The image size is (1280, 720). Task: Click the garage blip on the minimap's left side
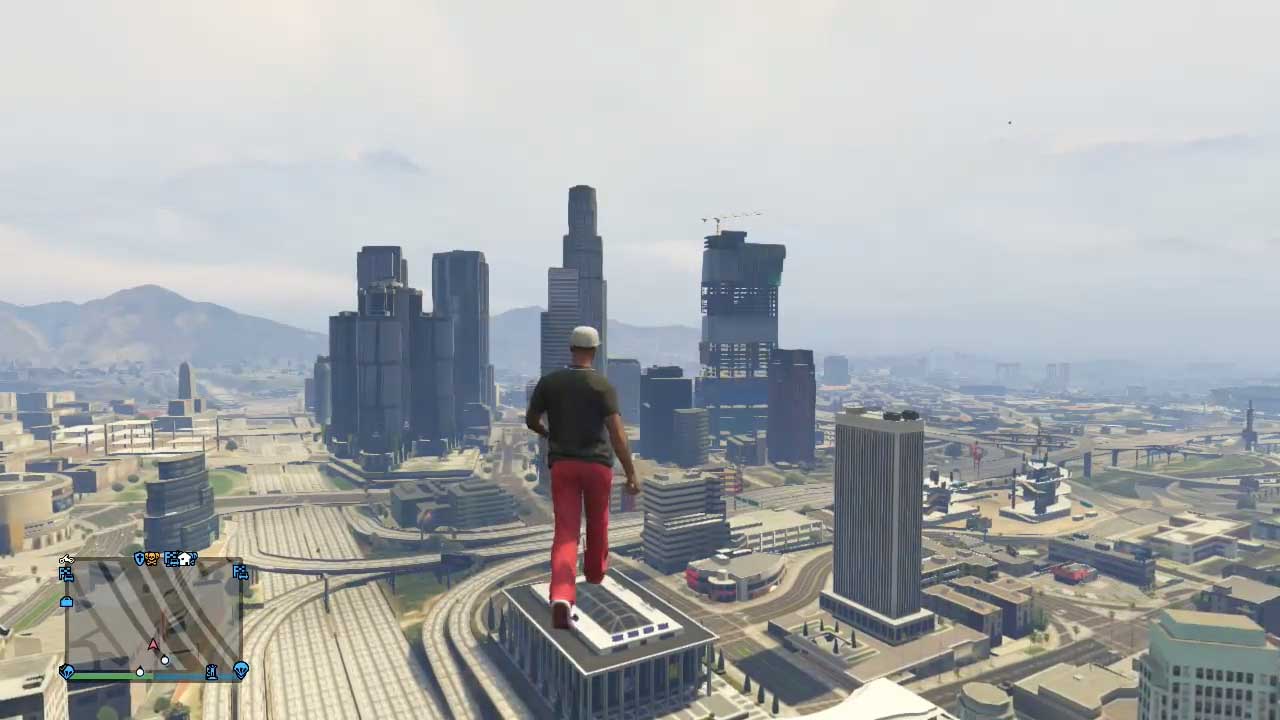pyautogui.click(x=66, y=574)
